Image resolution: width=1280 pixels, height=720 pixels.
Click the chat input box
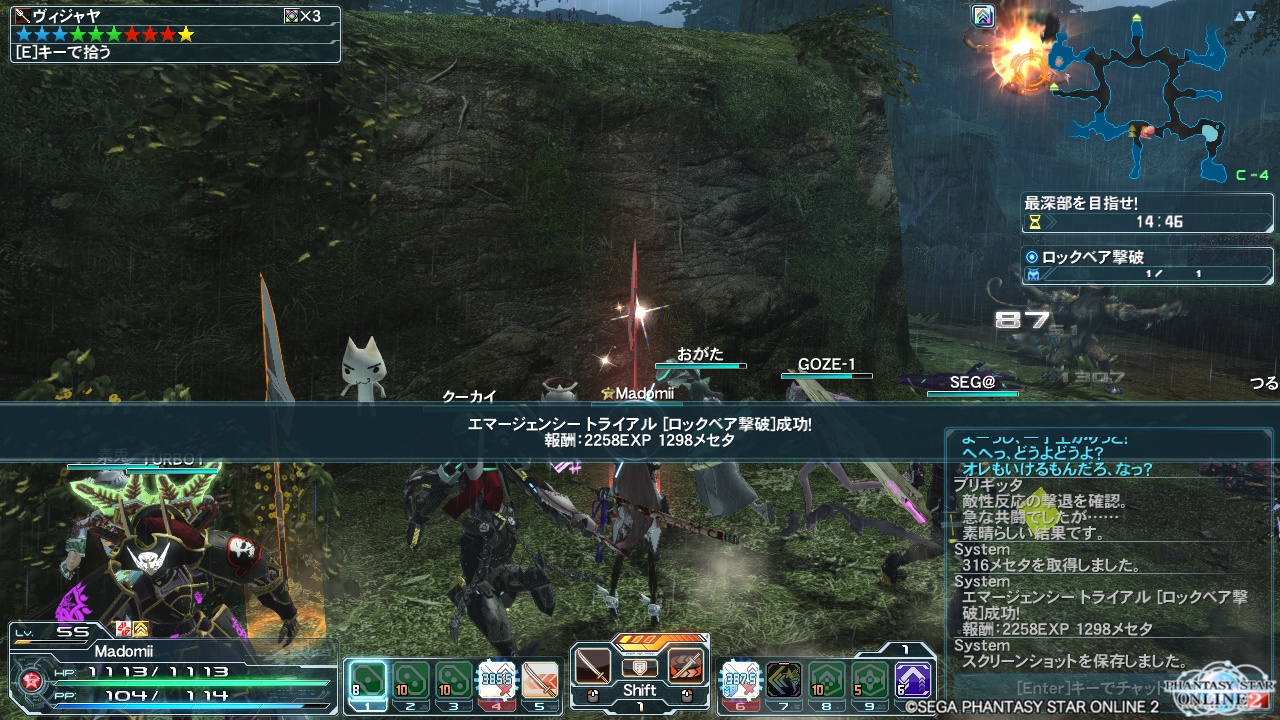click(x=1090, y=688)
